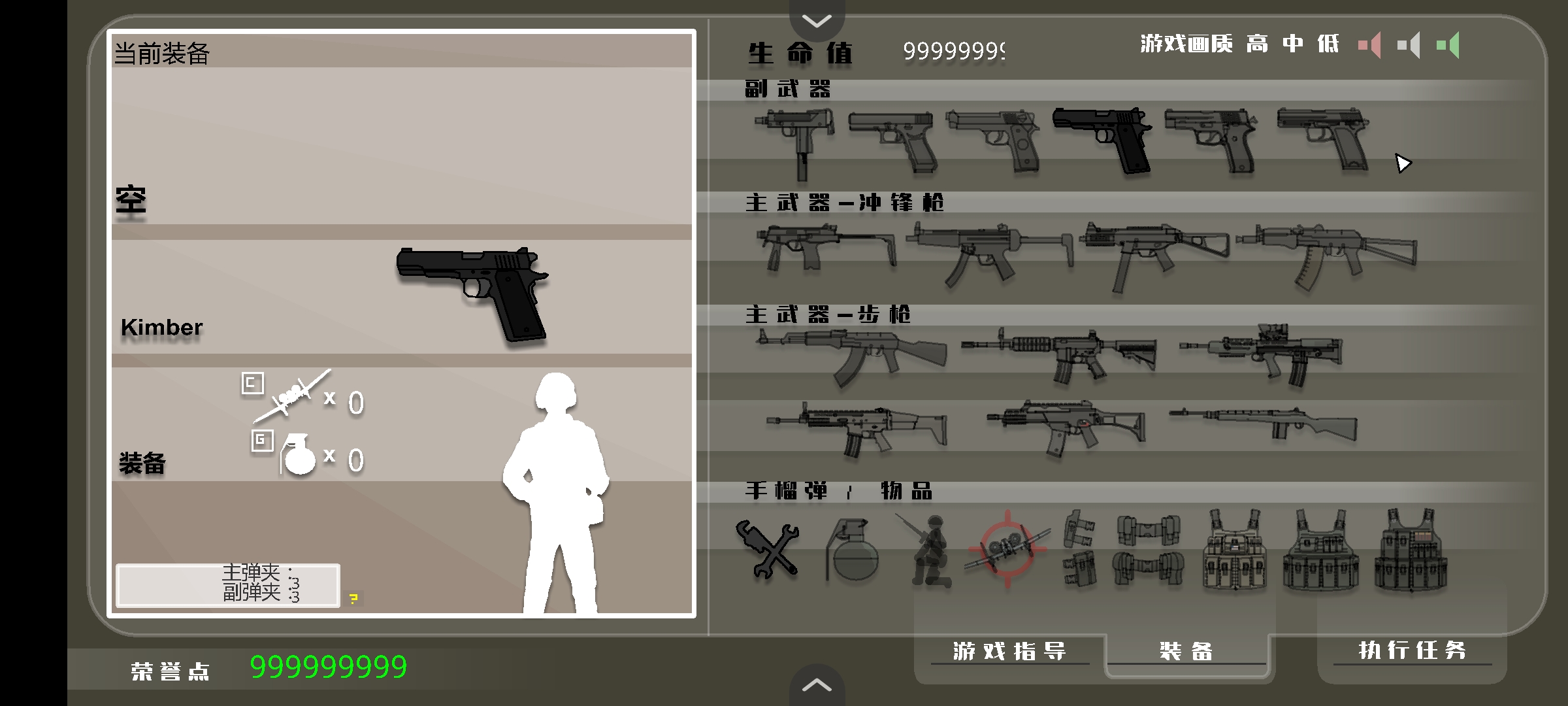Start the mission with 执行任务

pos(1412,650)
